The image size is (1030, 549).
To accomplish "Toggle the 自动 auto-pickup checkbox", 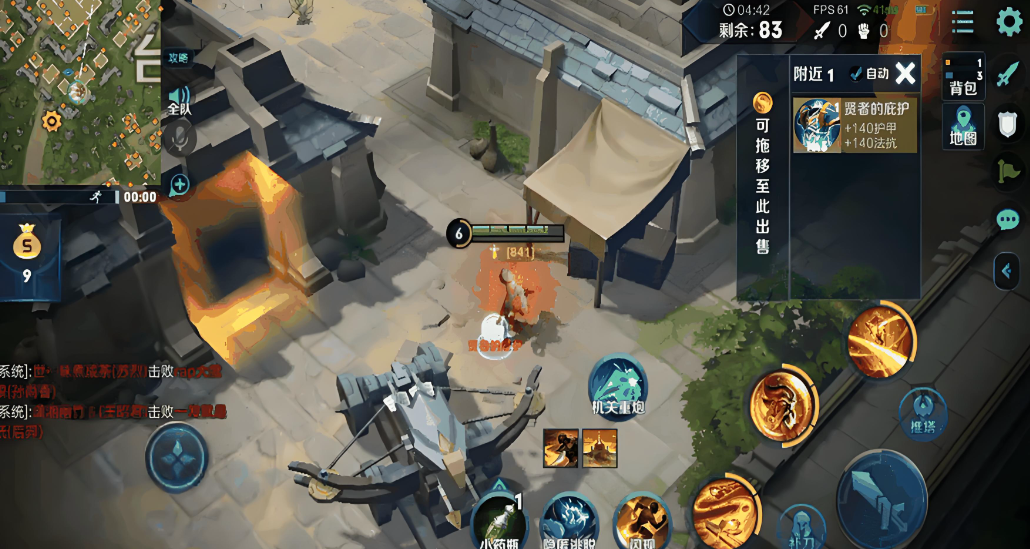I will (x=869, y=73).
